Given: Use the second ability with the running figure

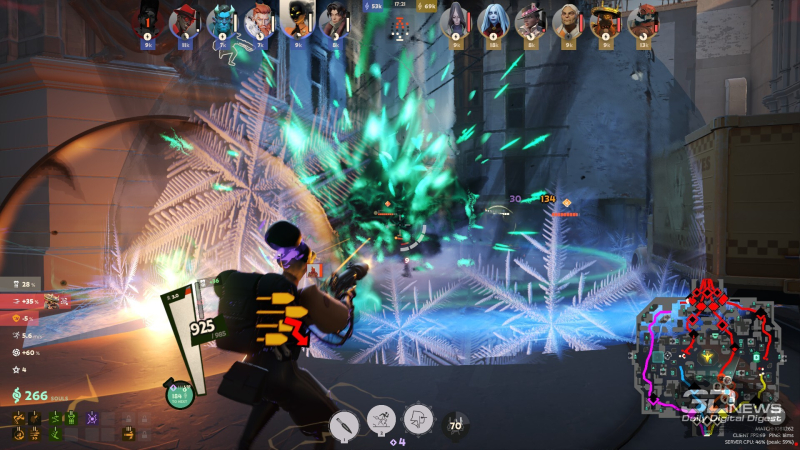Looking at the screenshot, I should pos(382,421).
